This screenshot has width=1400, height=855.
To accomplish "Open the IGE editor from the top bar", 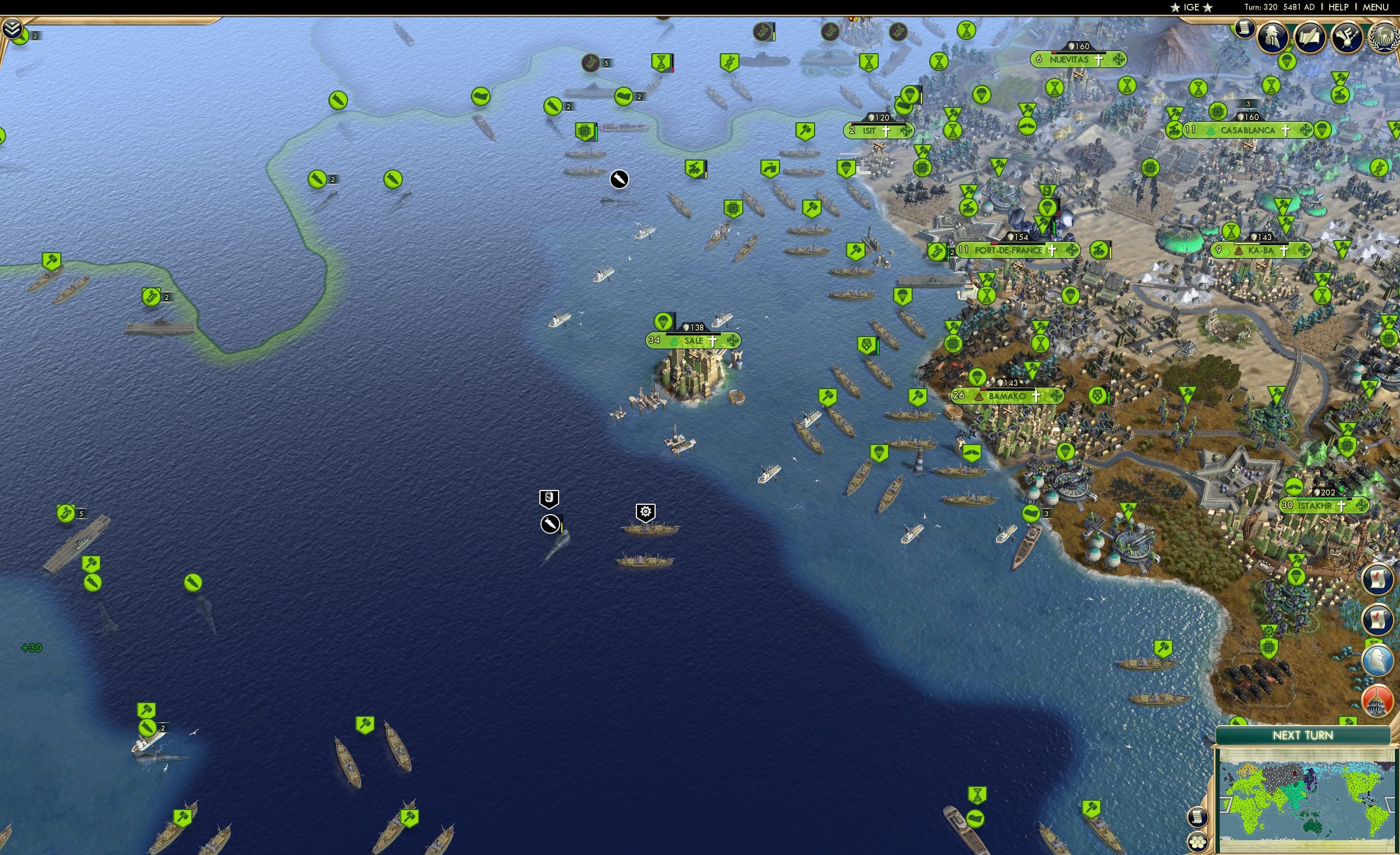I will click(x=1191, y=7).
